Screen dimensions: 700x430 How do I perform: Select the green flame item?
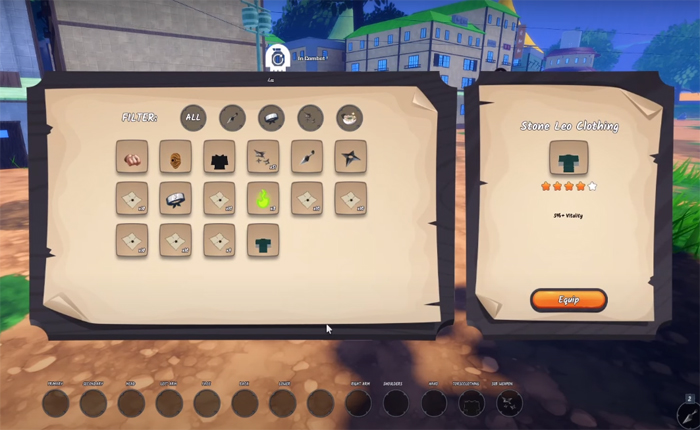click(263, 199)
